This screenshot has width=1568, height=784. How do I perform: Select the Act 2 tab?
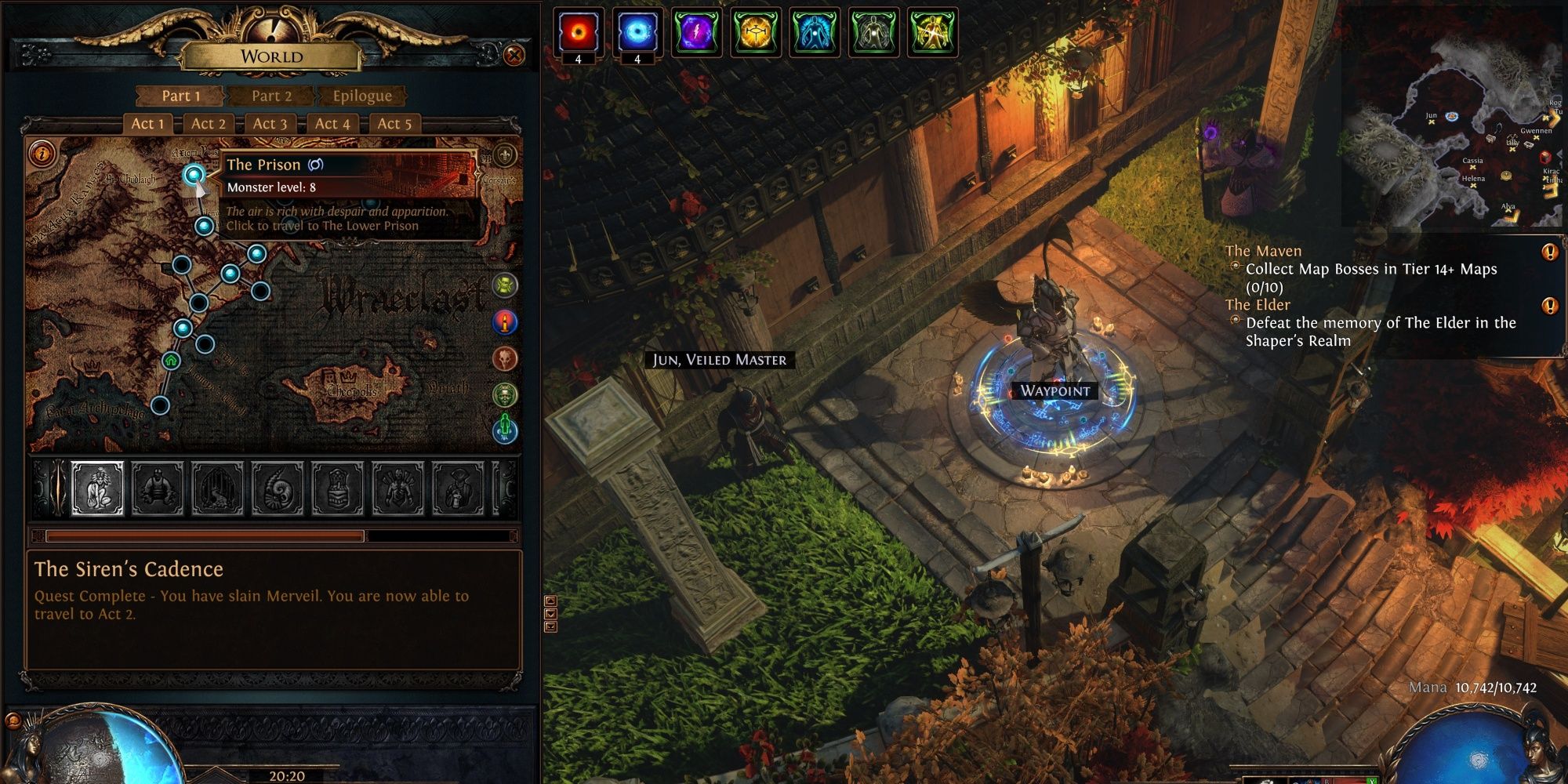click(x=209, y=123)
